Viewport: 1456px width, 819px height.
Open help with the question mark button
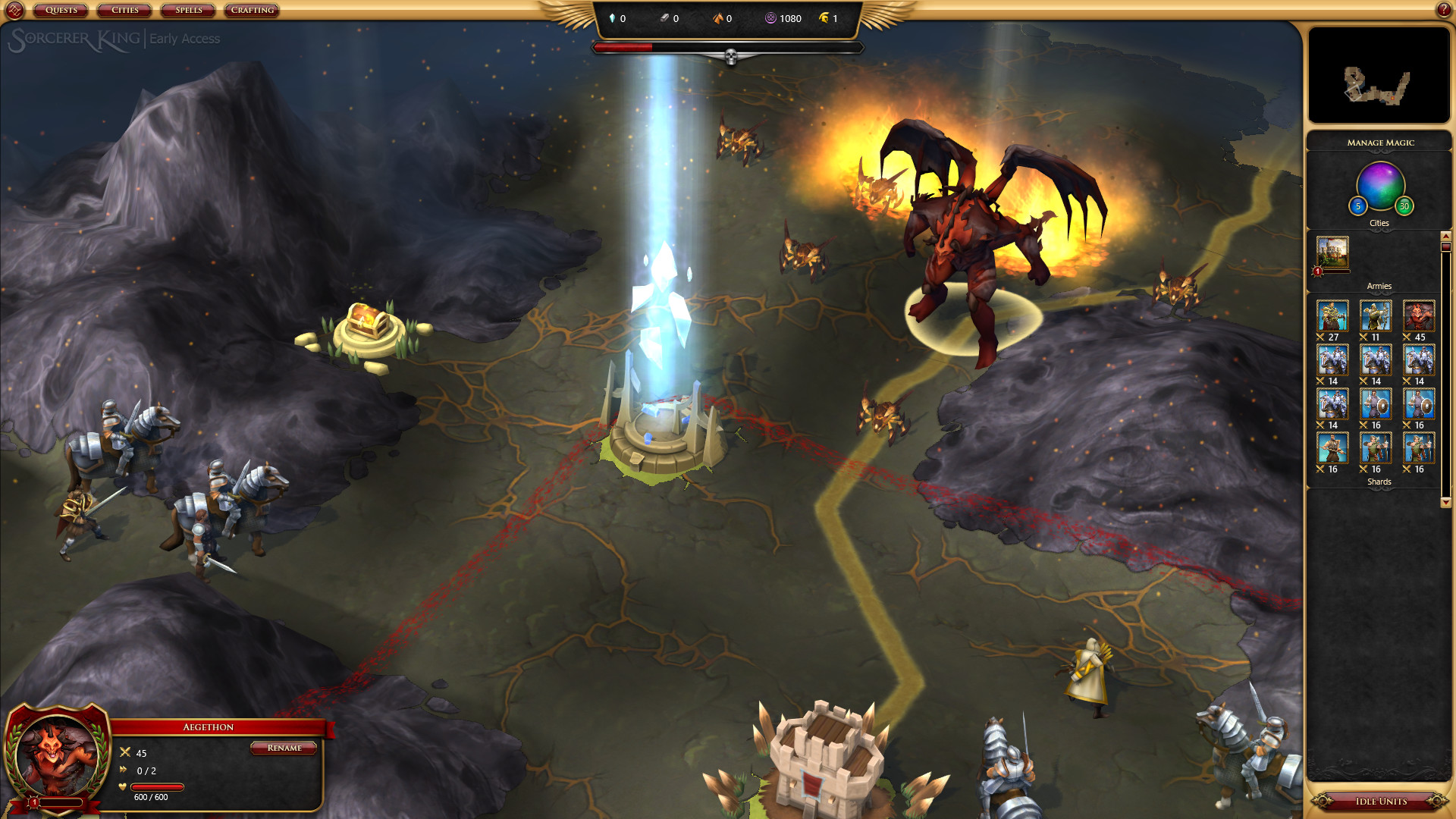click(x=1444, y=10)
